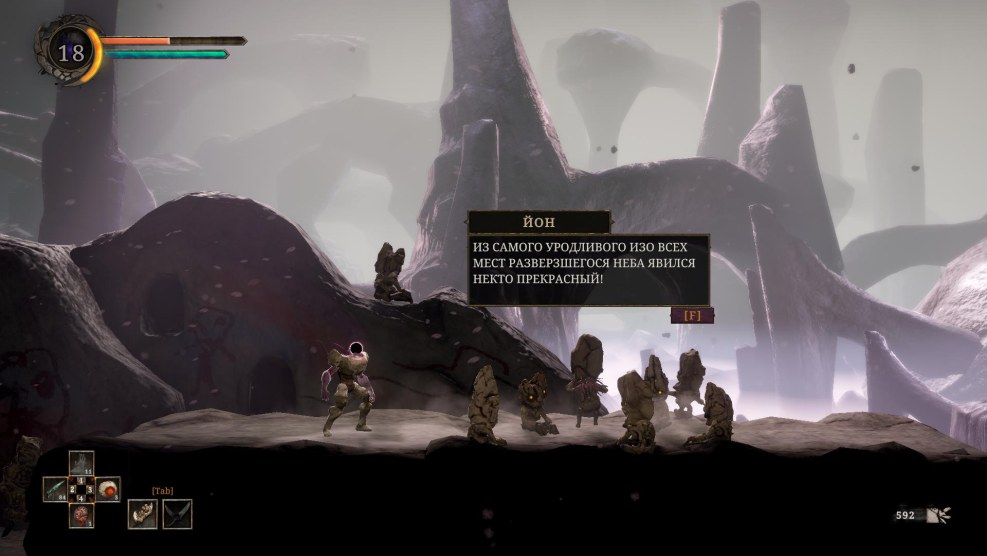The width and height of the screenshot is (987, 556).
Task: Use the feather blade item in quick slot 2
Action: (x=56, y=489)
